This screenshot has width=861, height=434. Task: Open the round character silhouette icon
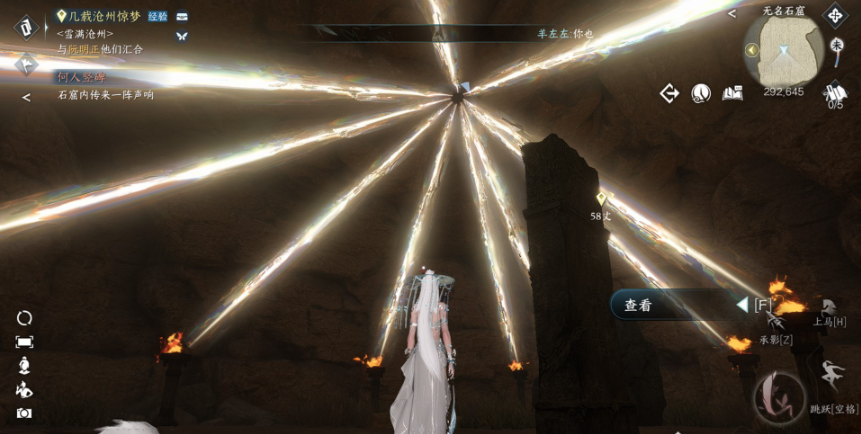pos(701,93)
